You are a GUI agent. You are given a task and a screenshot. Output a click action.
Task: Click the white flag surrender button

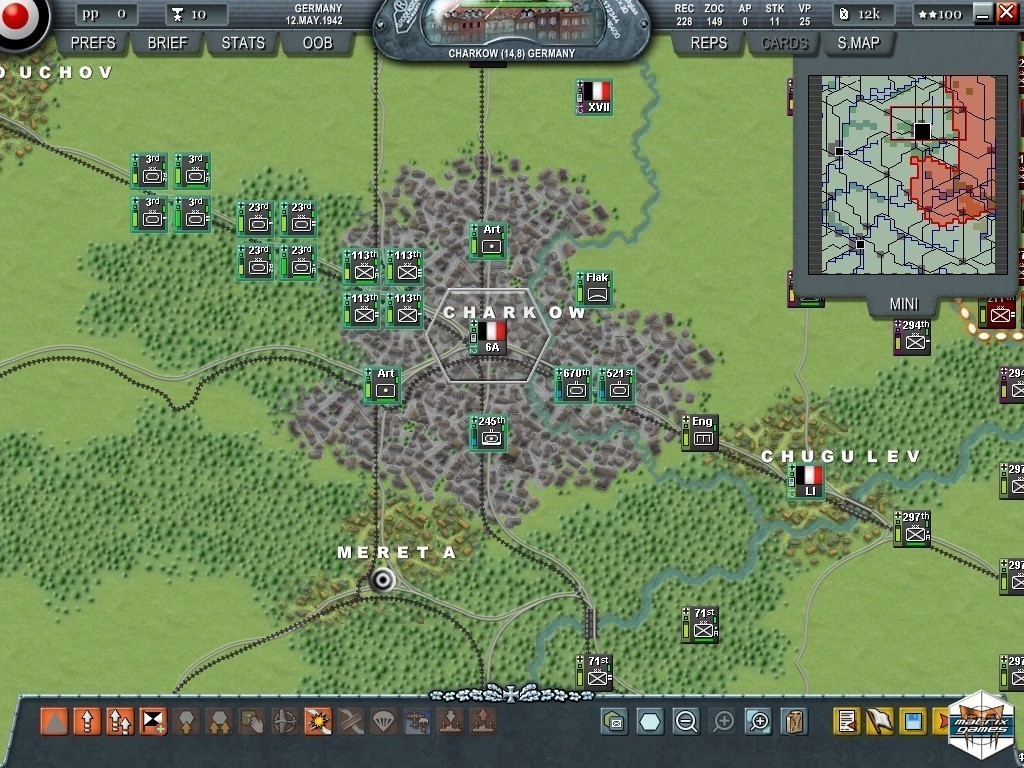879,721
